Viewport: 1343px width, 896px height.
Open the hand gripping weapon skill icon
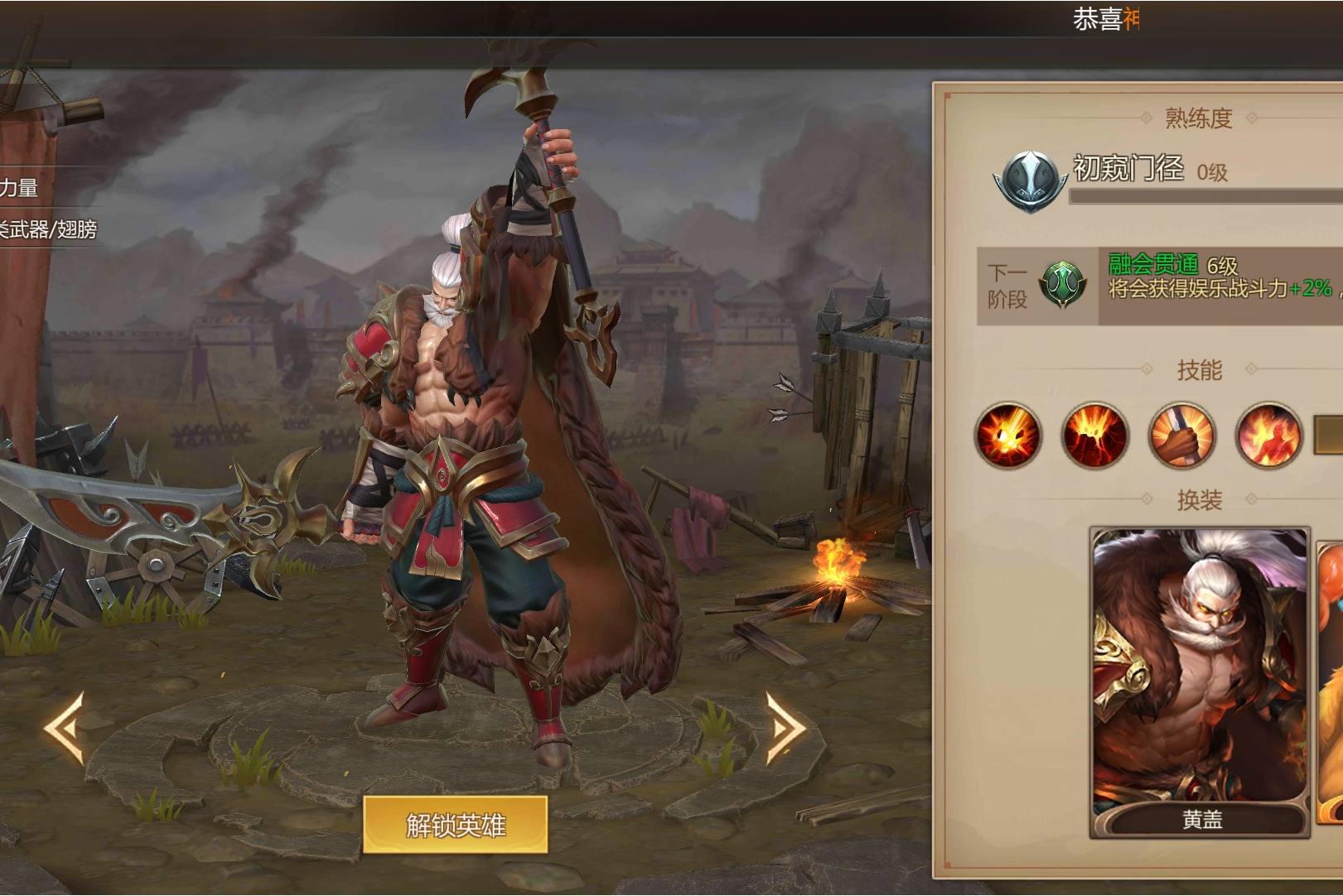[x=1181, y=436]
